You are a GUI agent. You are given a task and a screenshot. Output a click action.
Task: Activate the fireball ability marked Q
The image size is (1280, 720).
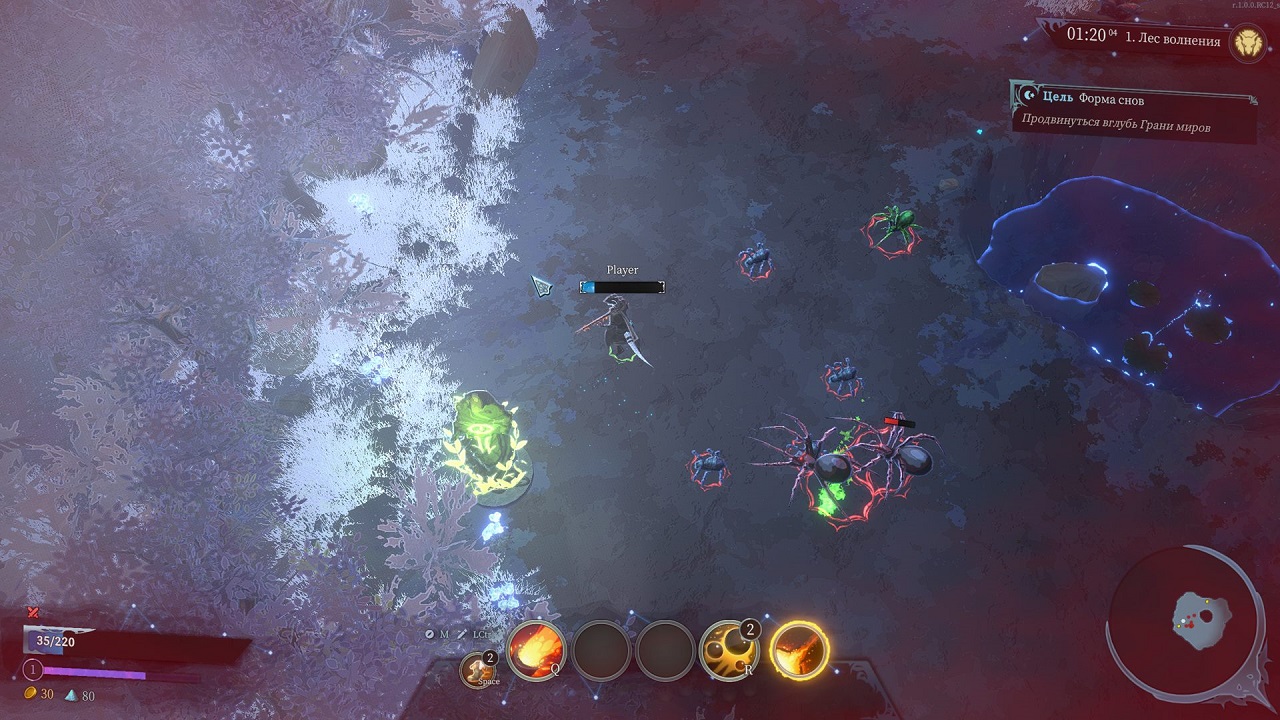click(536, 649)
